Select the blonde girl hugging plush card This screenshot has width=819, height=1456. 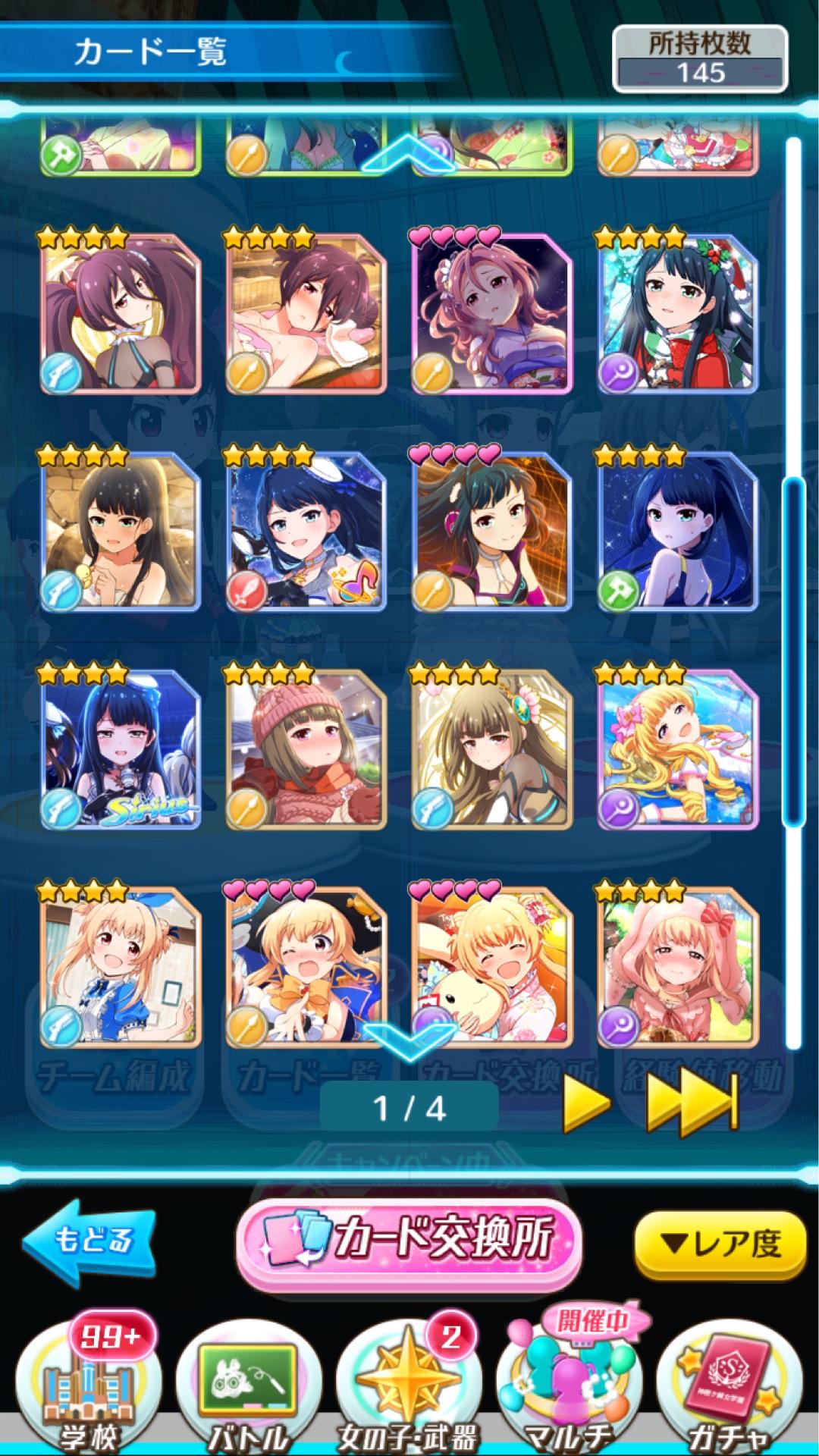(x=492, y=968)
